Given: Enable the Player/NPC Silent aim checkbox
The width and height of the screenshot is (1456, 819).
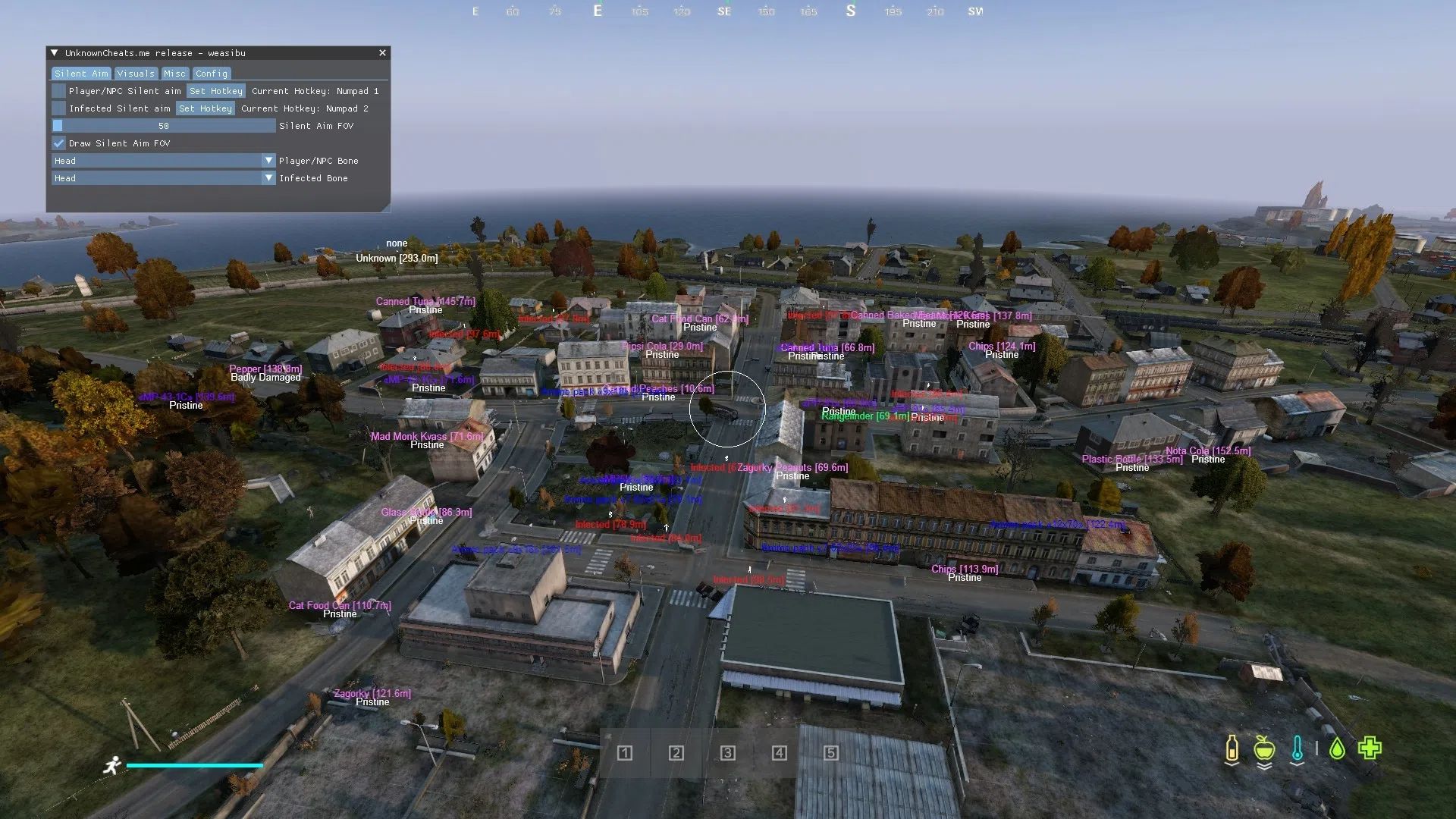Looking at the screenshot, I should tap(58, 91).
